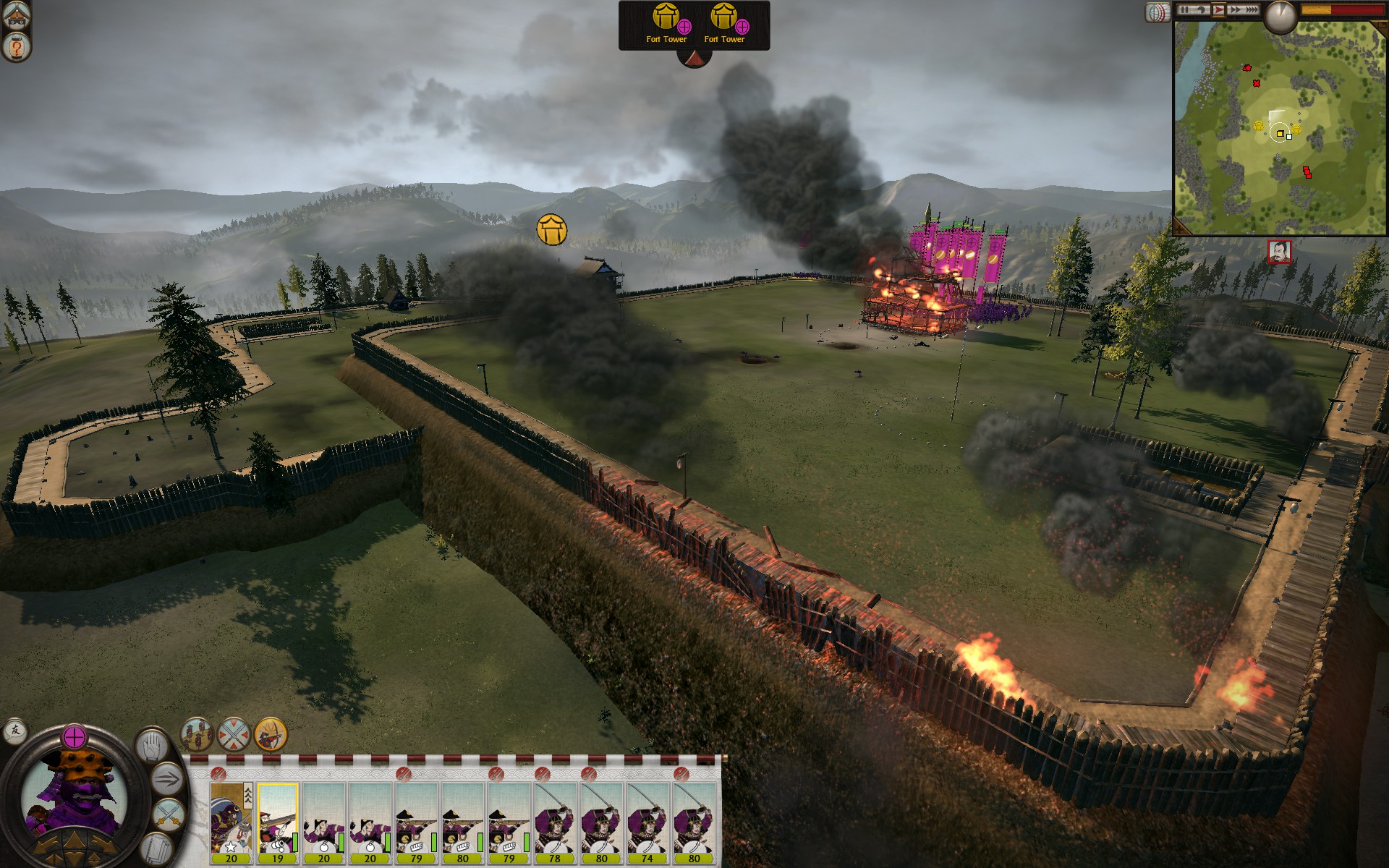
Task: Toggle run mode with triple arrow button
Action: [x=167, y=780]
